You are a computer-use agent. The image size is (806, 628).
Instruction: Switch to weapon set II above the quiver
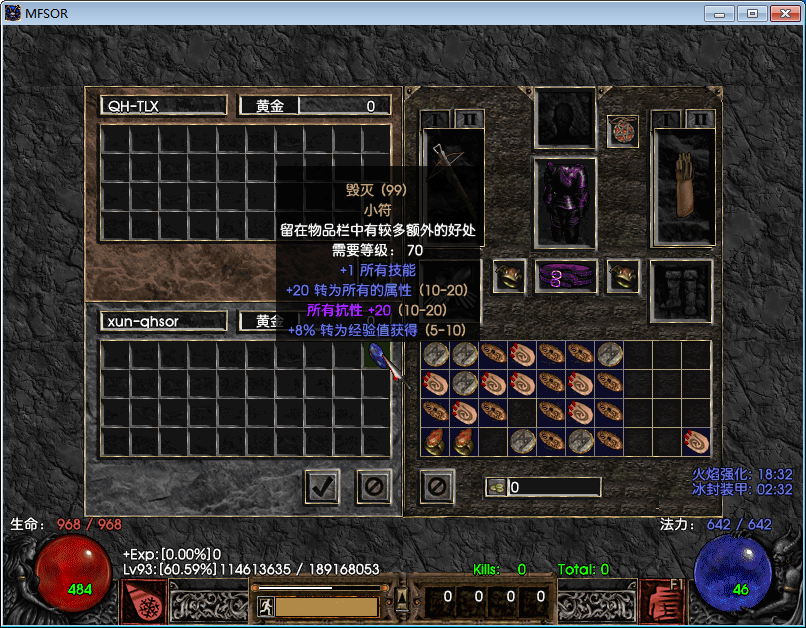700,119
